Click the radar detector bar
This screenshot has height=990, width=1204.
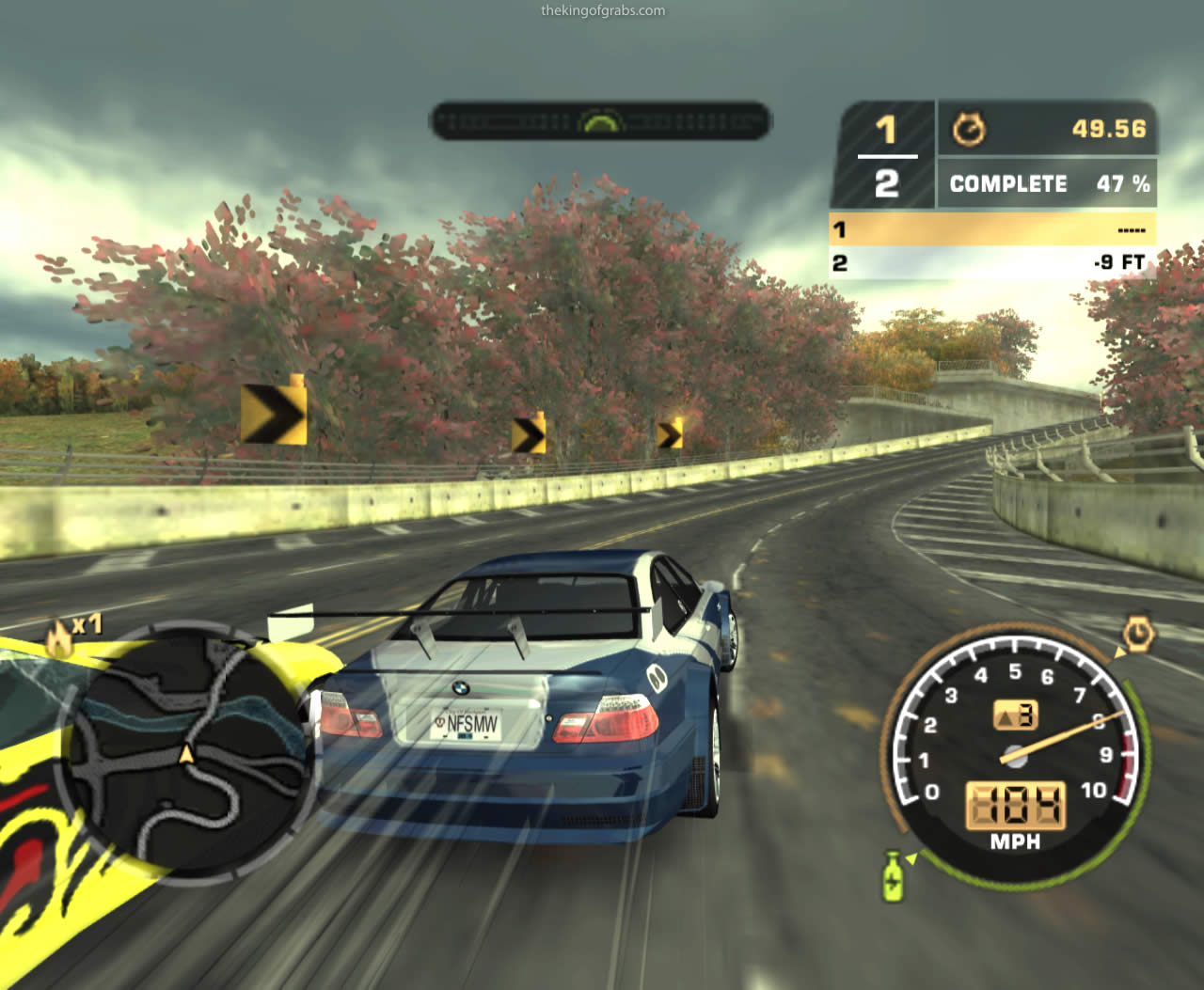tap(600, 121)
